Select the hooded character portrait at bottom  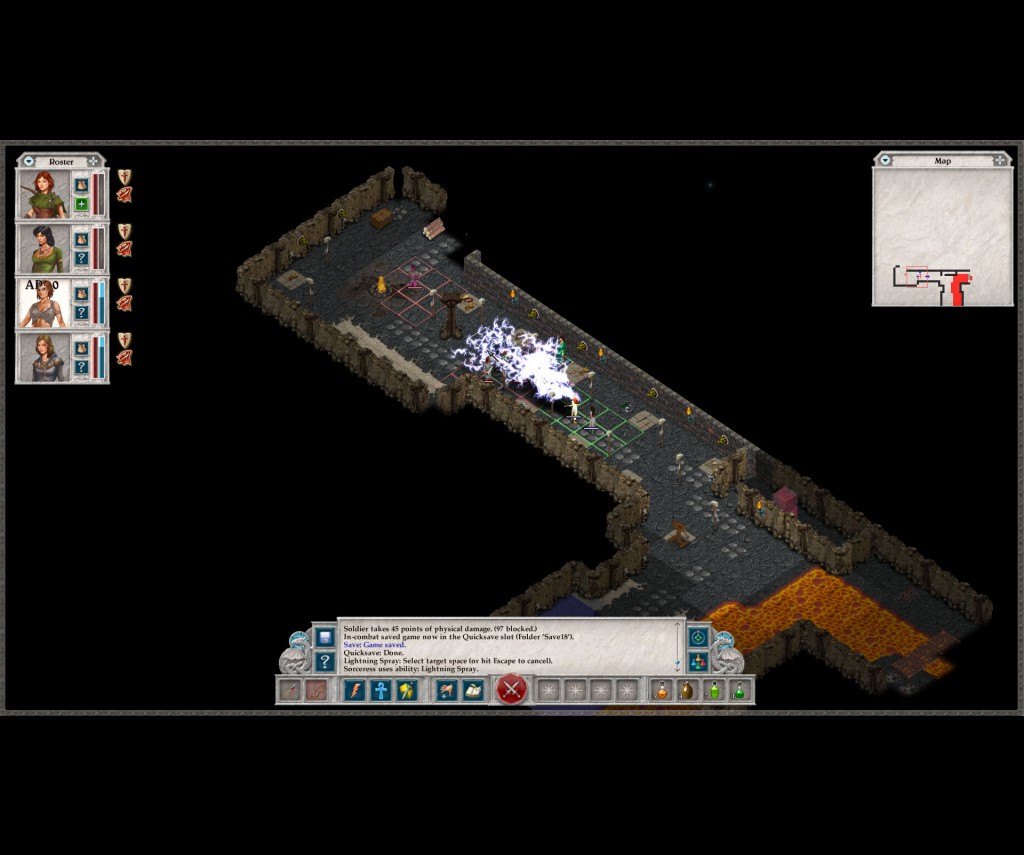pyautogui.click(x=44, y=357)
